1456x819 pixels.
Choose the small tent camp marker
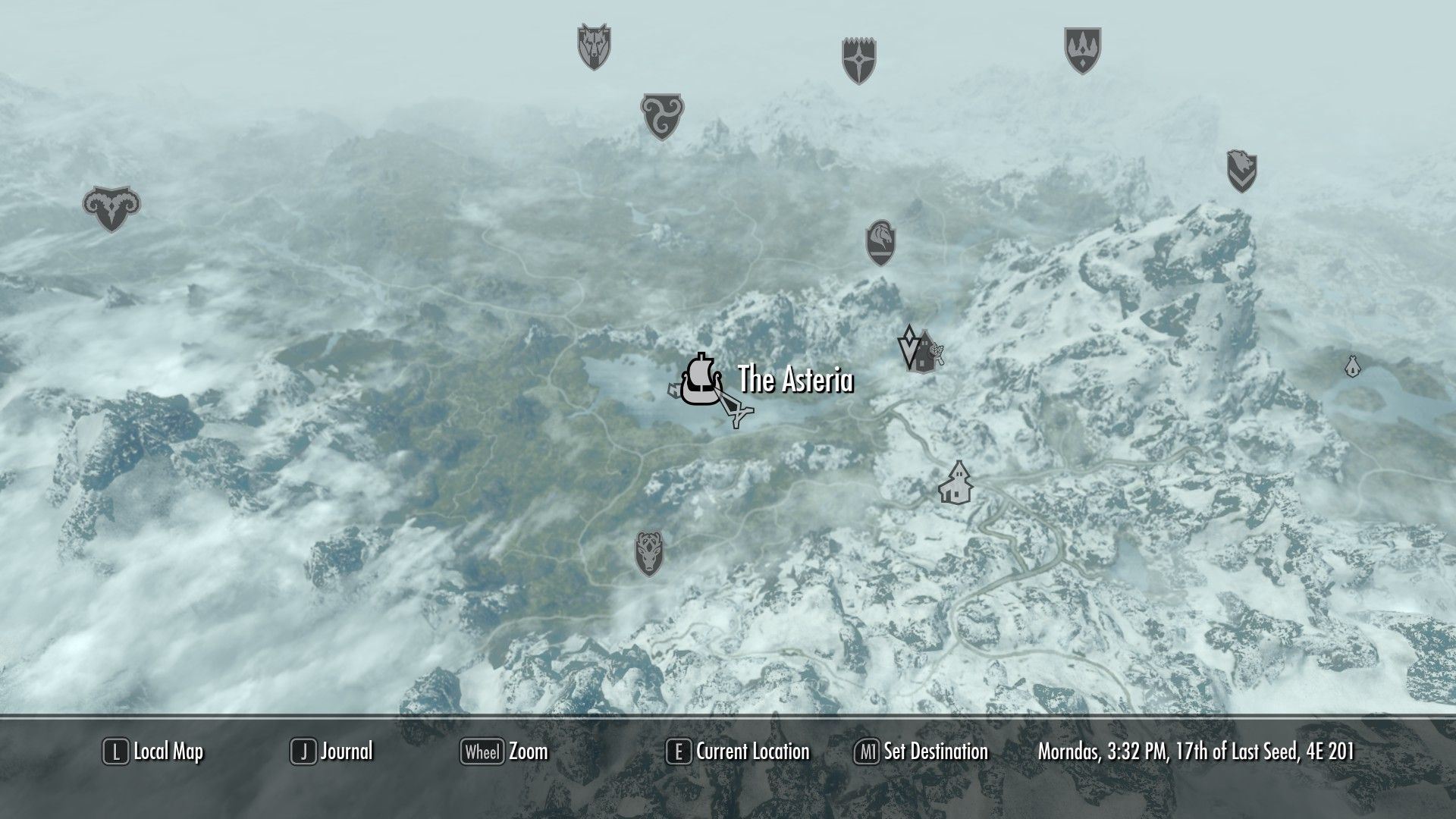pos(1351,366)
